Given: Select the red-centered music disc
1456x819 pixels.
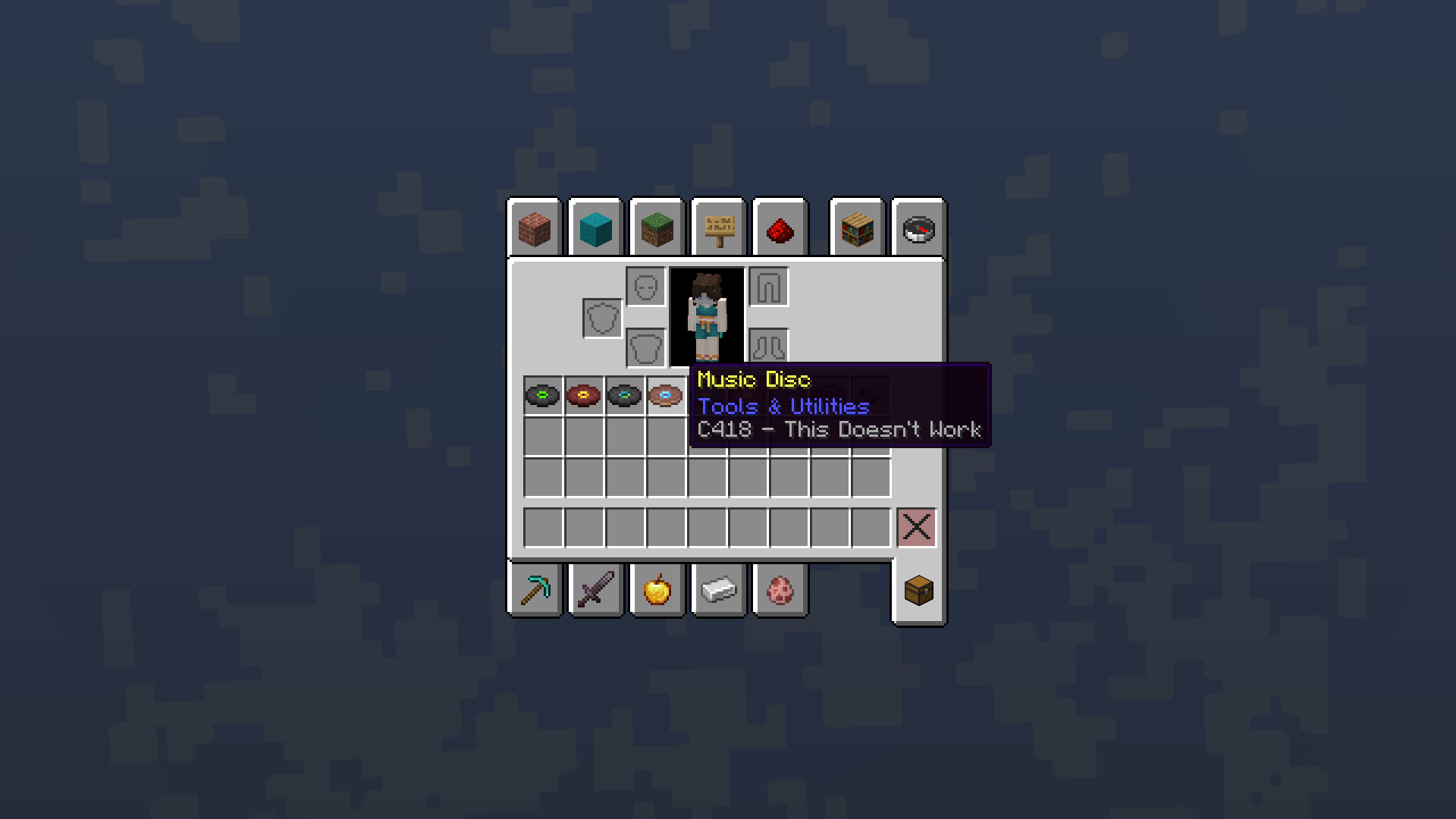Looking at the screenshot, I should coord(585,394).
